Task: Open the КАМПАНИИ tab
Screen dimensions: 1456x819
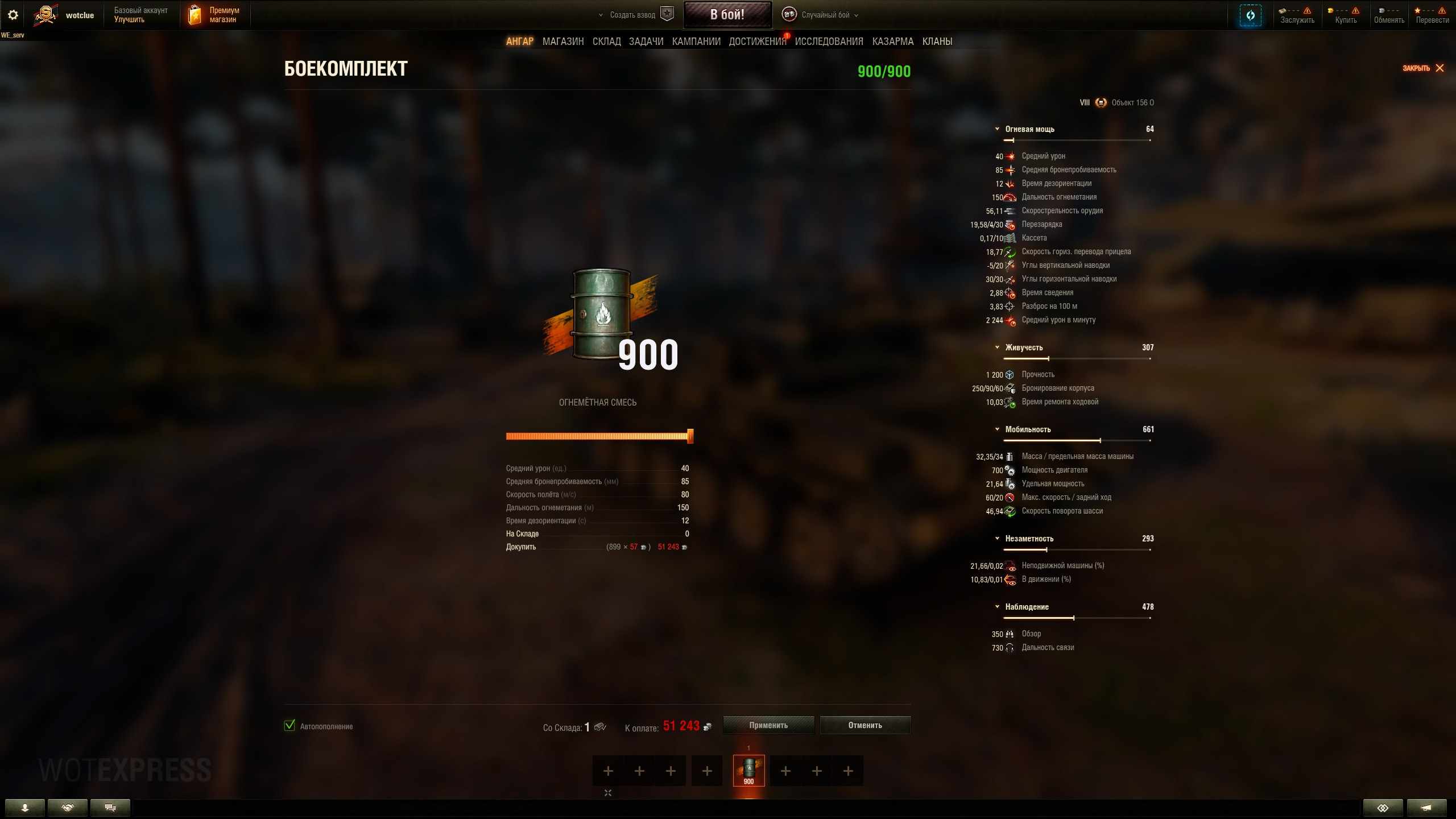Action: tap(696, 42)
